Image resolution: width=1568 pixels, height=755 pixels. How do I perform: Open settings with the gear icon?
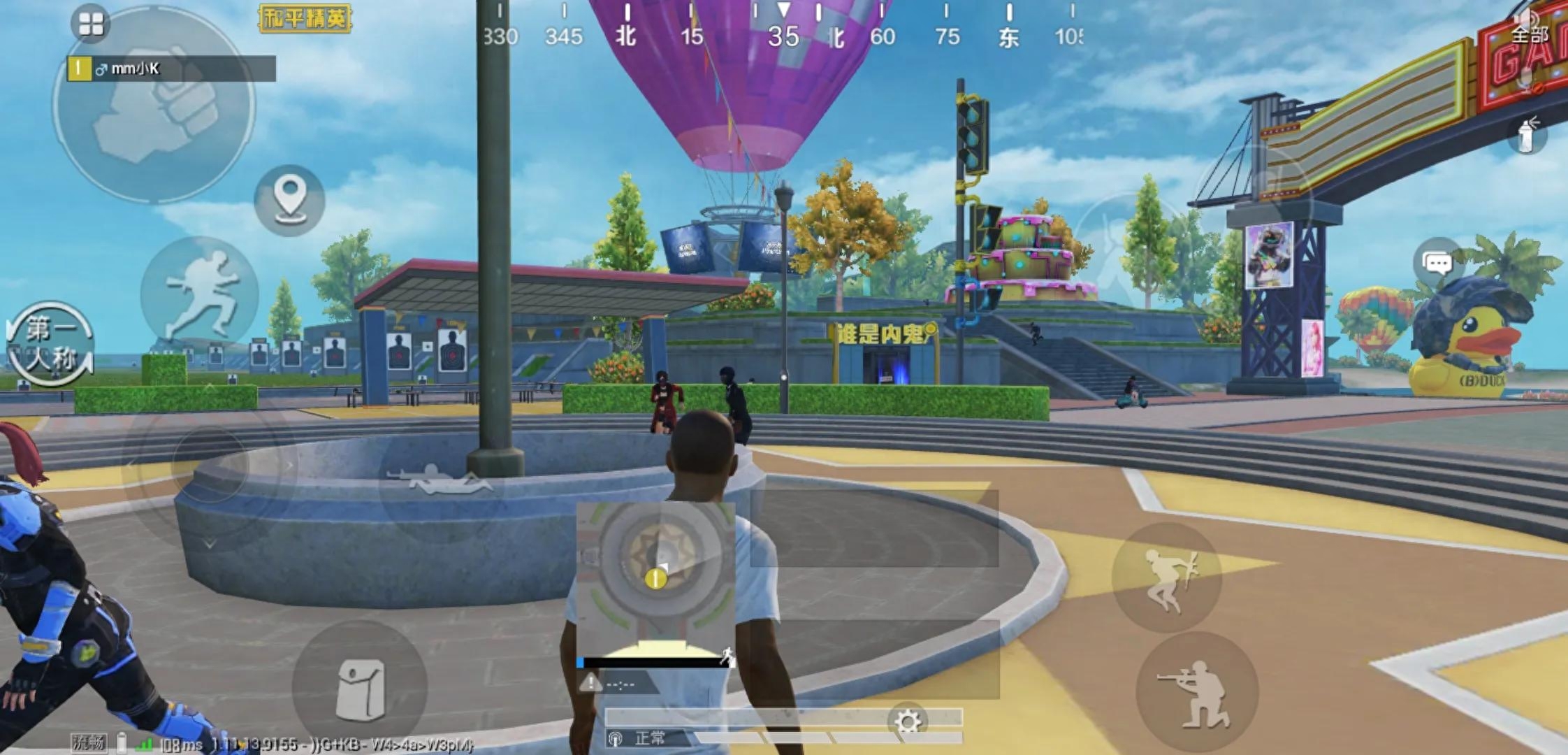pyautogui.click(x=908, y=721)
